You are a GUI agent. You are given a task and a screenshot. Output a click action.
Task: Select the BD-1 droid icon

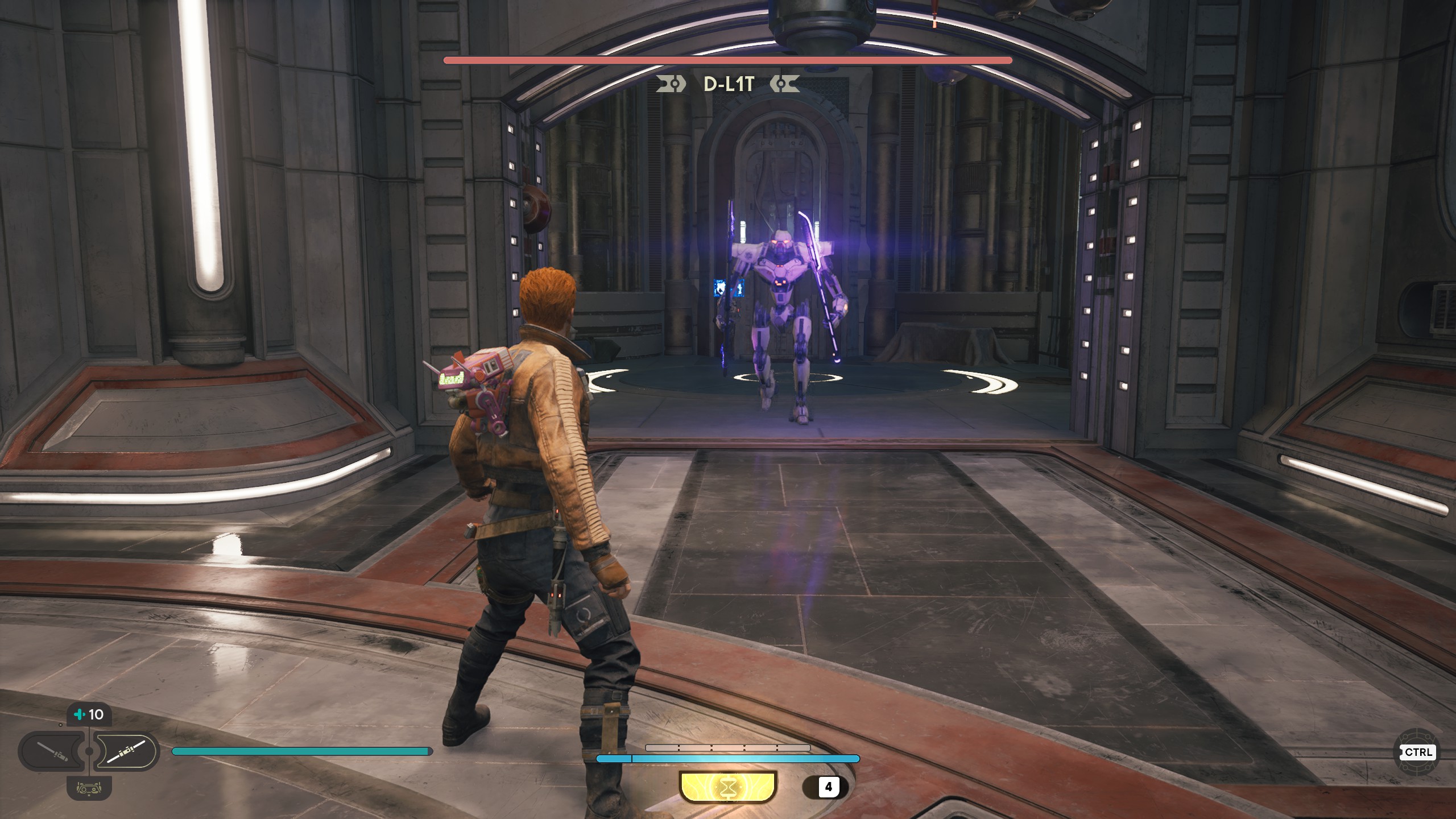[89, 788]
